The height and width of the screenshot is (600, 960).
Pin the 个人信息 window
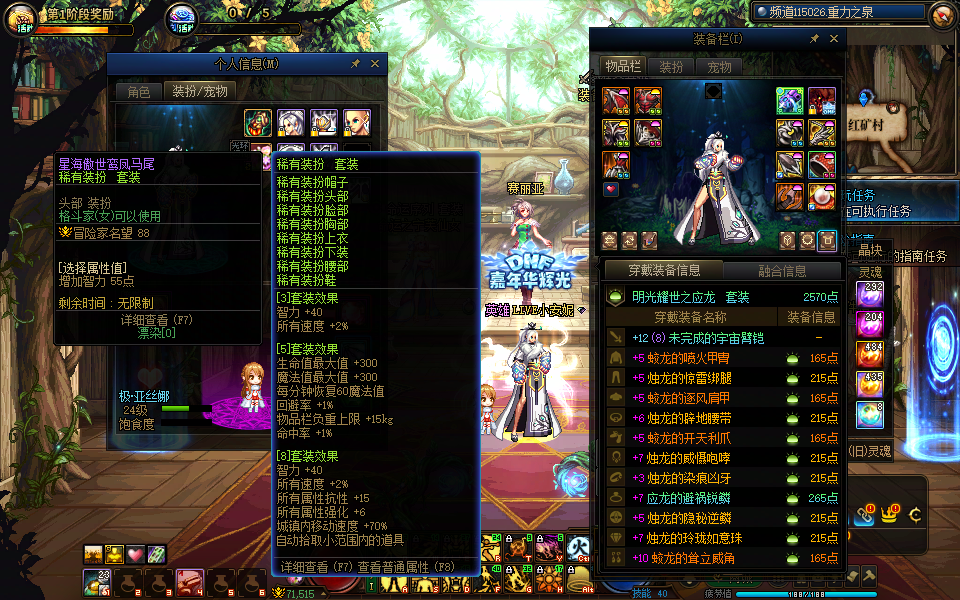(x=355, y=63)
